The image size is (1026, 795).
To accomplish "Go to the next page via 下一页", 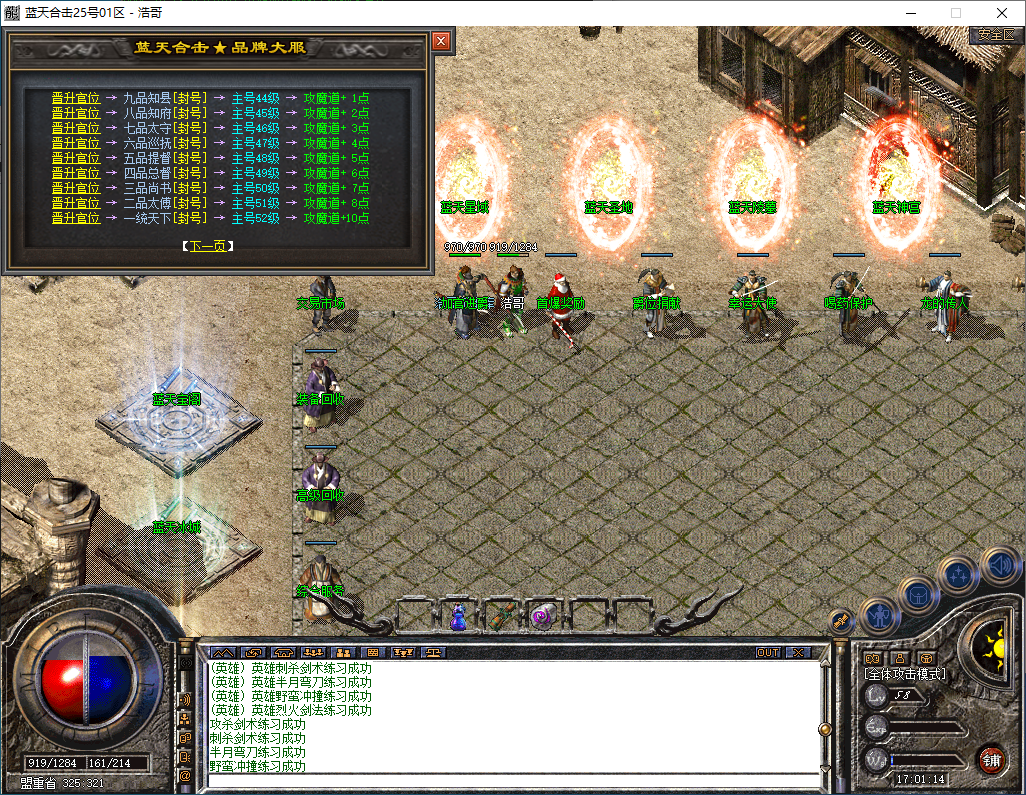I will (x=209, y=245).
